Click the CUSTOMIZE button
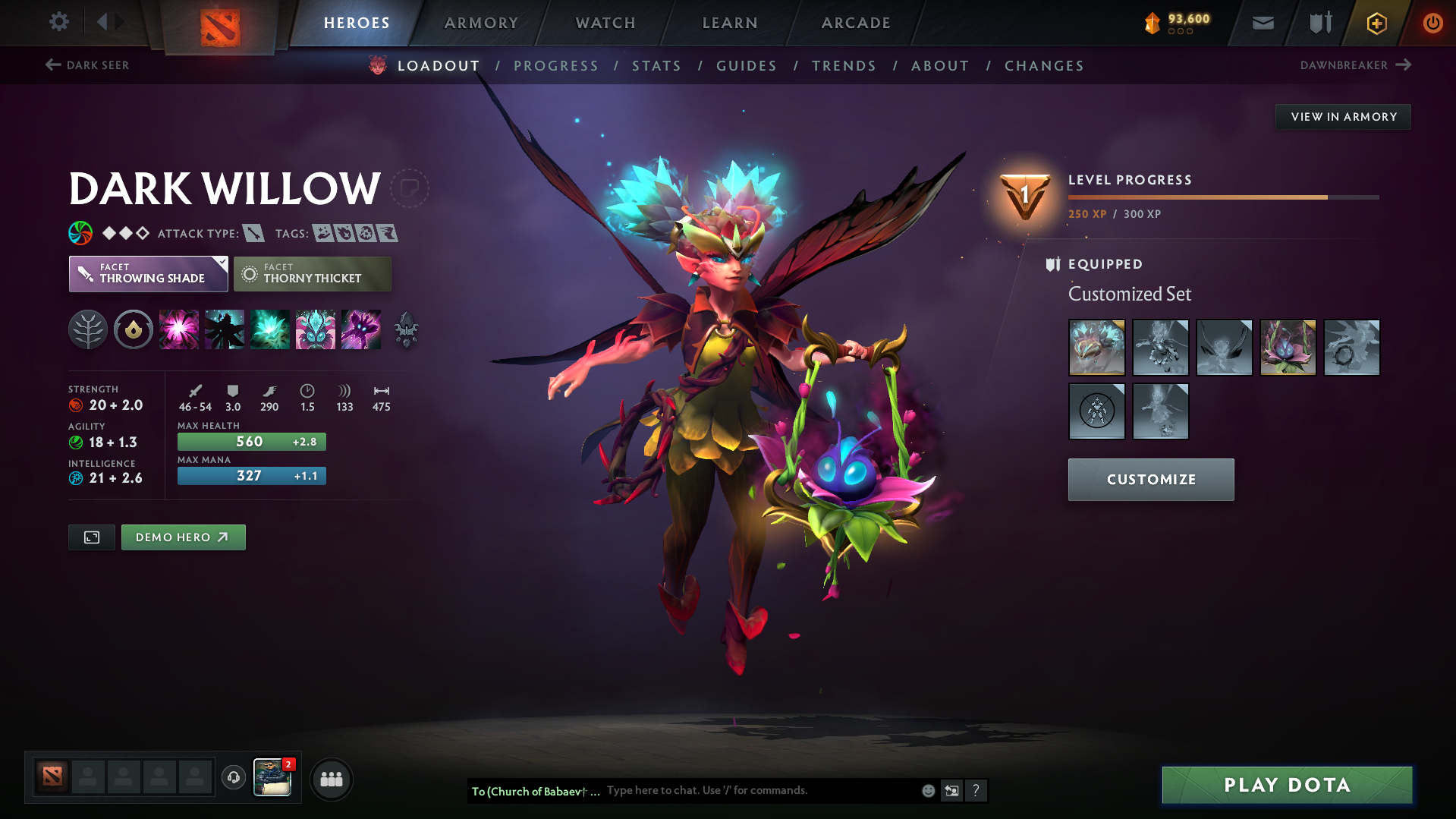The image size is (1456, 819). (x=1150, y=479)
